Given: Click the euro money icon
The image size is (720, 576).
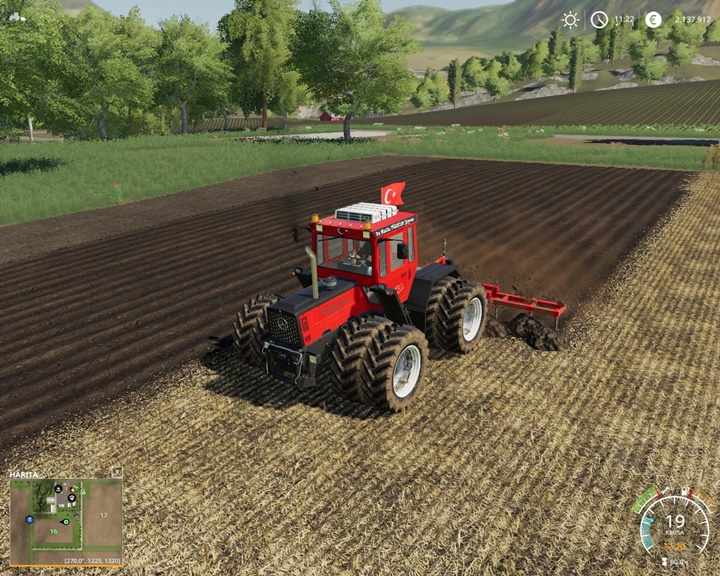Looking at the screenshot, I should (x=653, y=19).
